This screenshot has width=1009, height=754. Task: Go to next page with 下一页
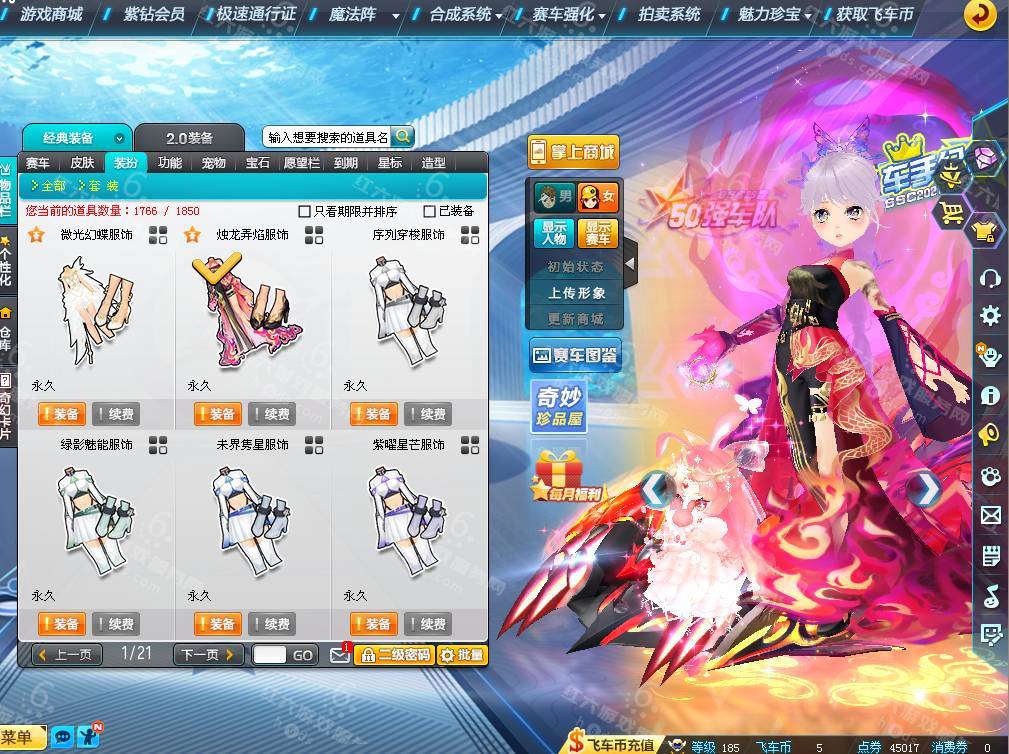(208, 655)
